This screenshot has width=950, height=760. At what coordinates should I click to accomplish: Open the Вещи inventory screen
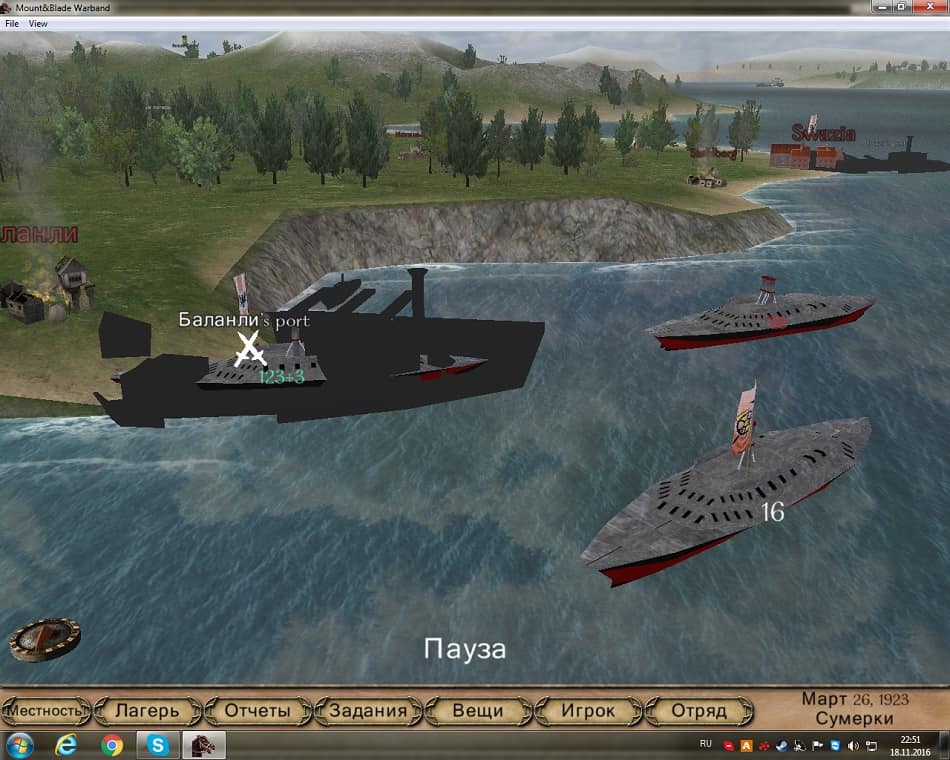point(477,711)
